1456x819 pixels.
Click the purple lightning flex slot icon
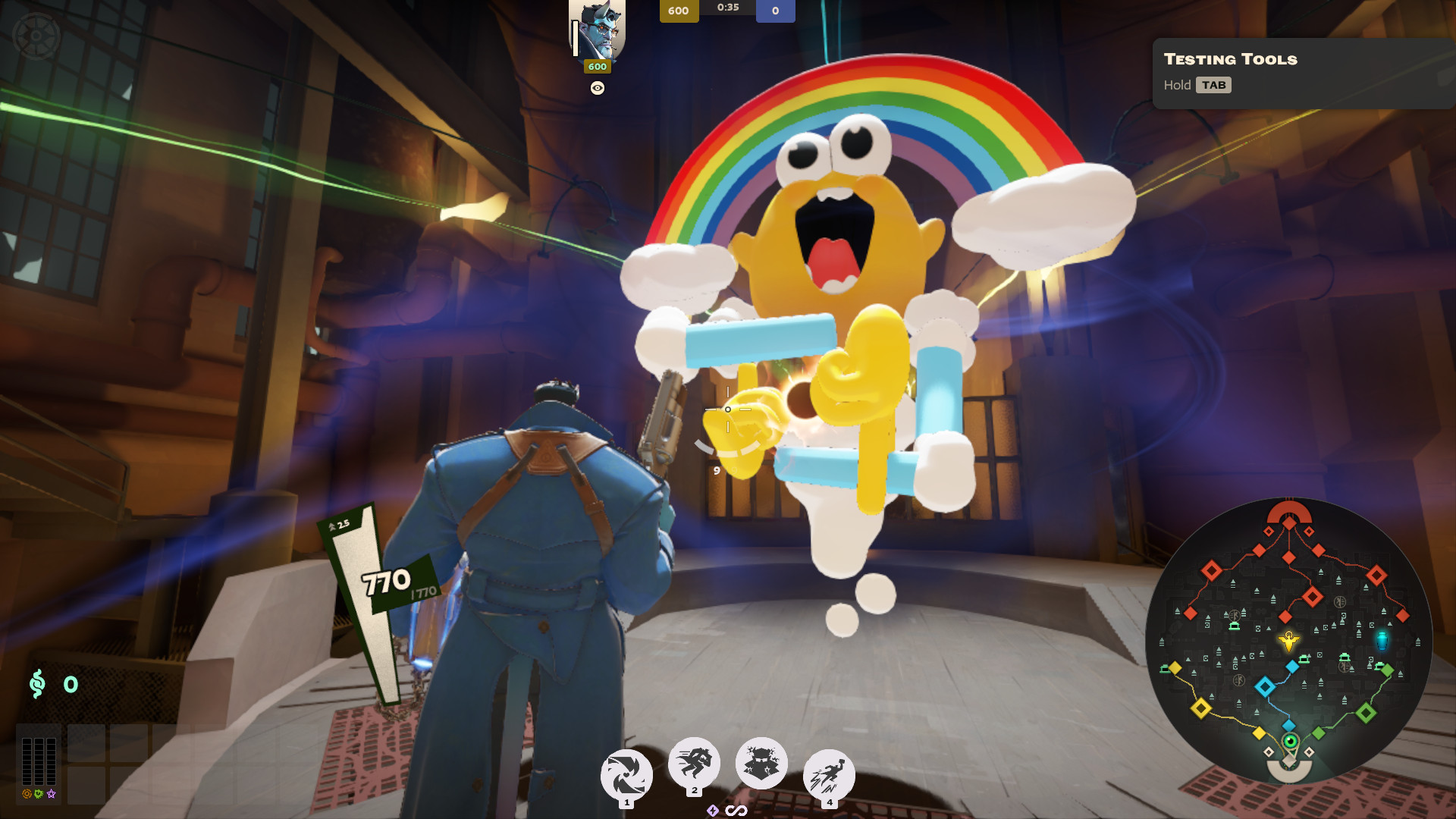[x=712, y=810]
